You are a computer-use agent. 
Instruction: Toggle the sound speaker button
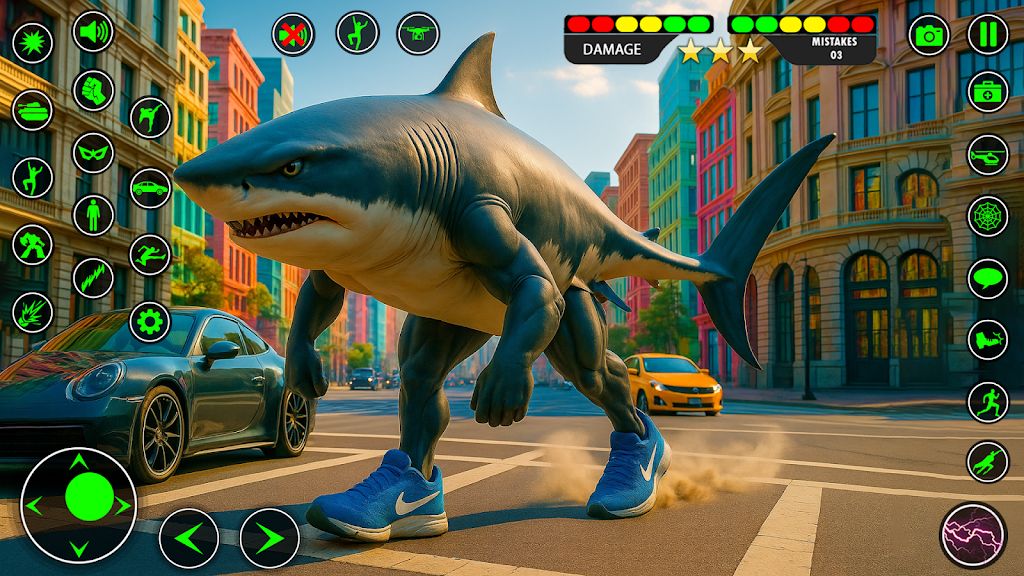coord(93,31)
